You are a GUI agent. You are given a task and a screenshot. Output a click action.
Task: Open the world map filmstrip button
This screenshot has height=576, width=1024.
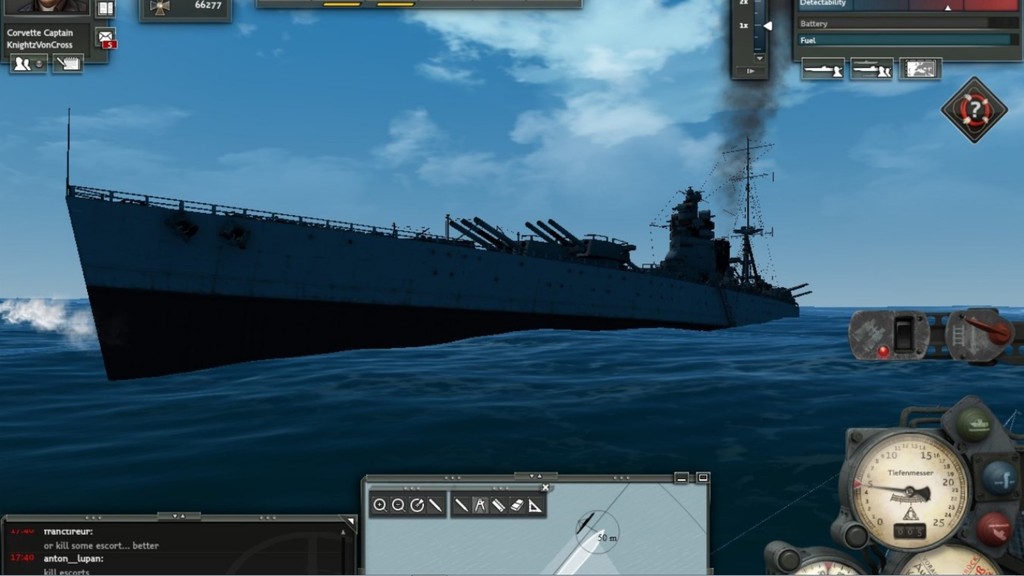pyautogui.click(x=920, y=69)
